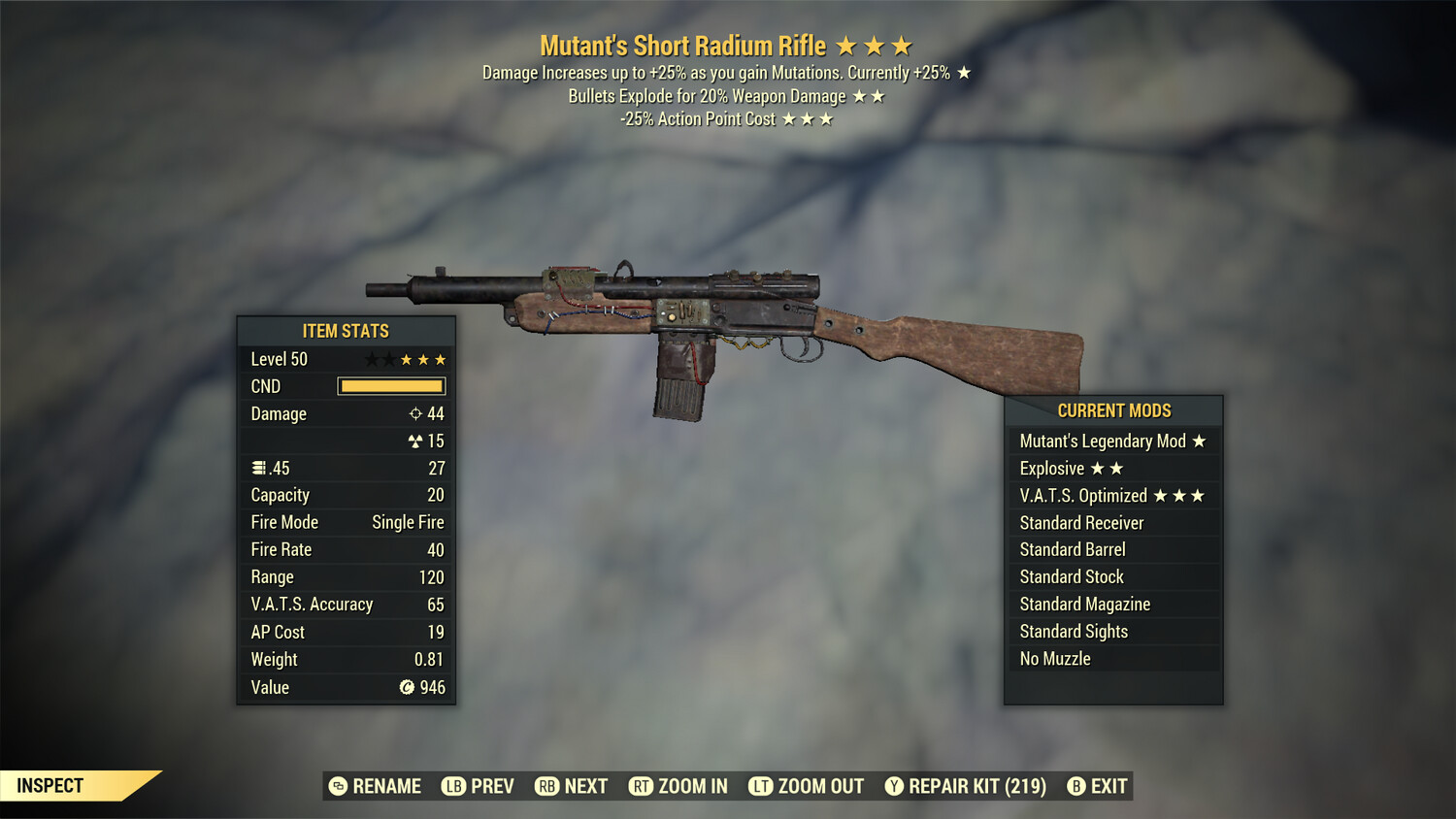Image resolution: width=1456 pixels, height=819 pixels.
Task: Expand the Current Mods panel header
Action: (1113, 410)
